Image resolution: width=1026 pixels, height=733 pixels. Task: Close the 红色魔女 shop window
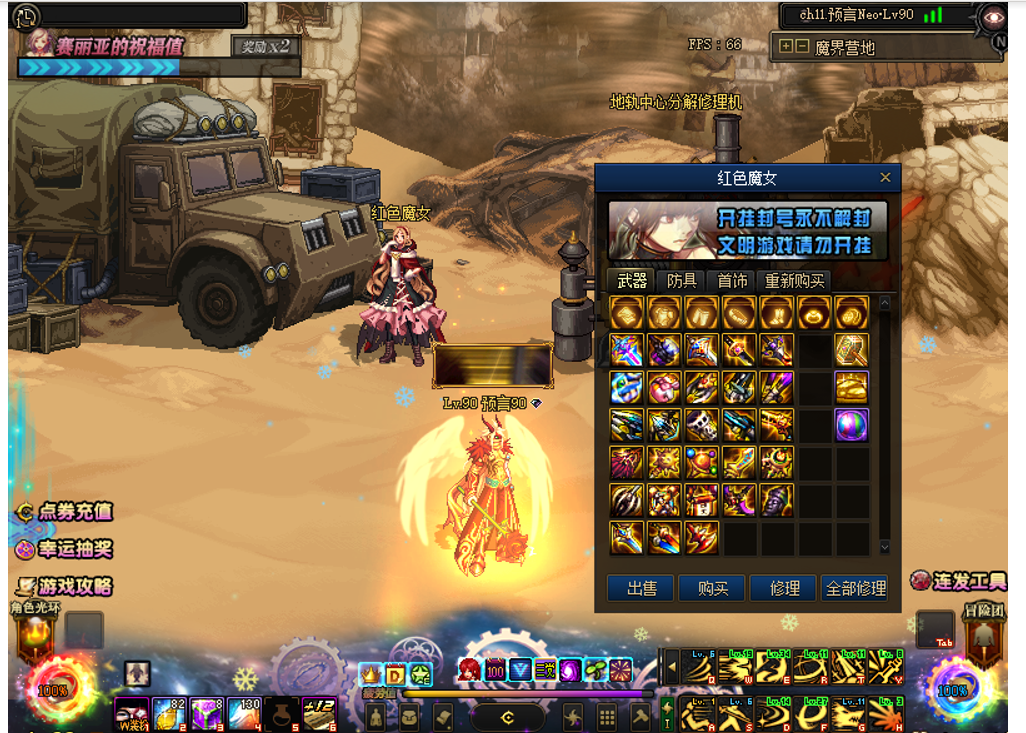[885, 178]
